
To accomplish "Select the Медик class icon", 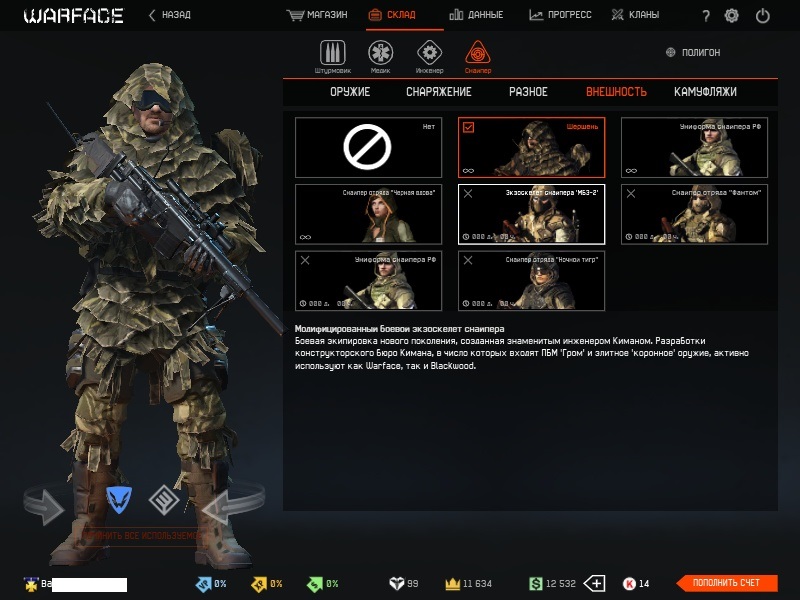I will pos(380,56).
